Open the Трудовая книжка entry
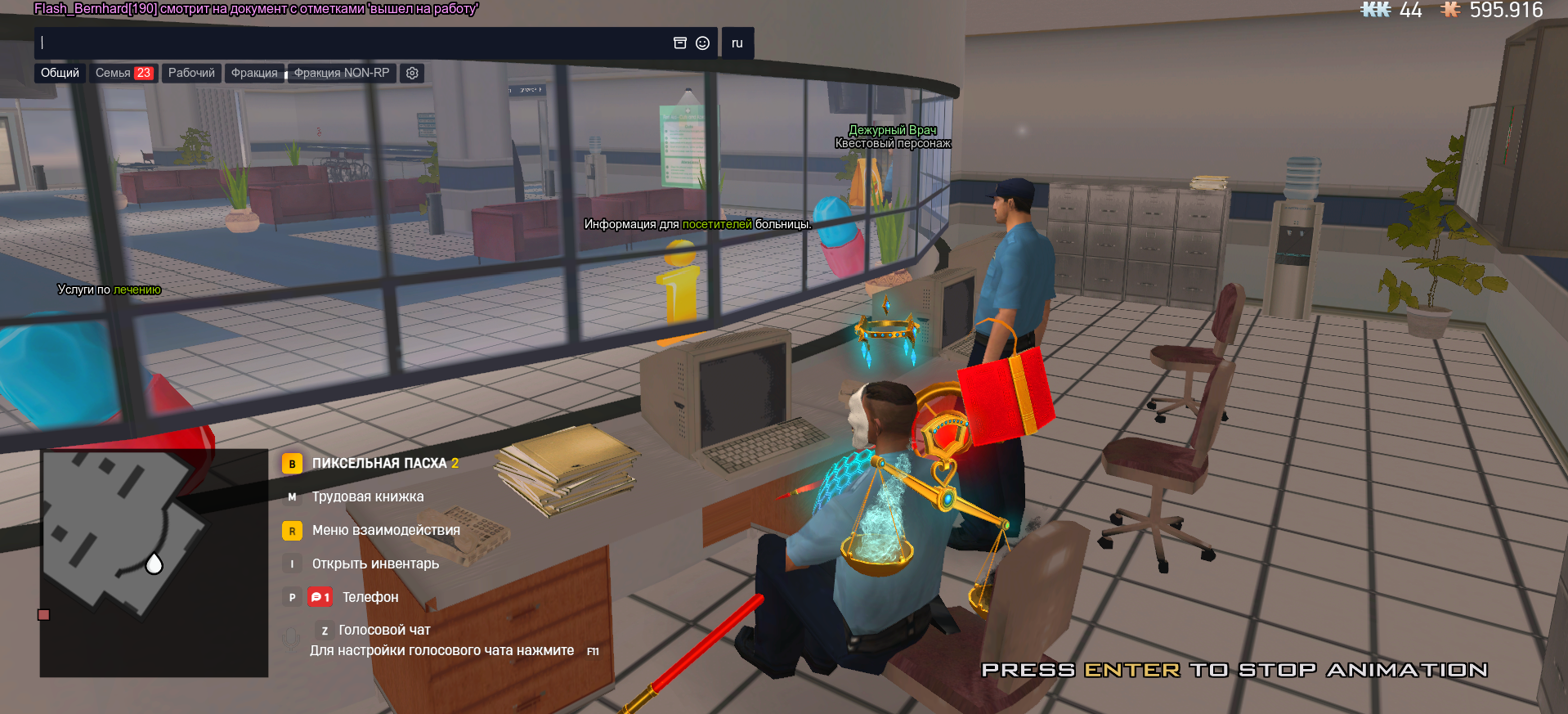The image size is (1568, 714). pyautogui.click(x=367, y=497)
